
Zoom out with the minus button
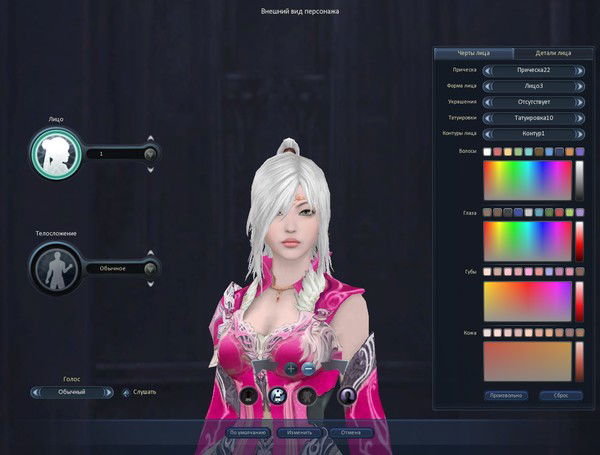click(308, 368)
